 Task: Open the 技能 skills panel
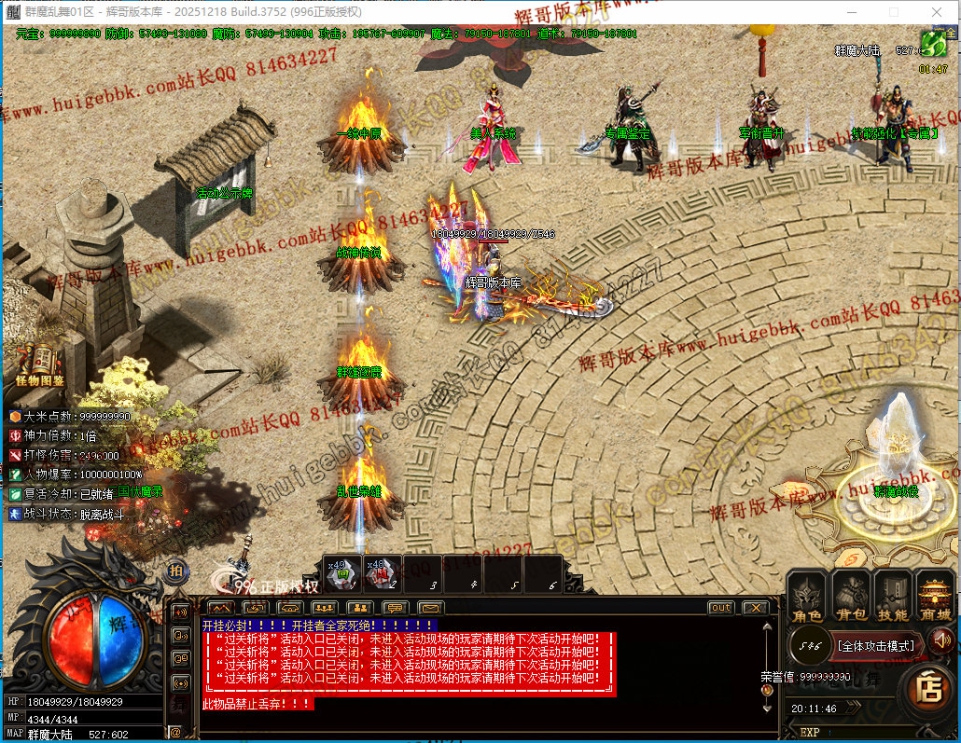pos(893,597)
